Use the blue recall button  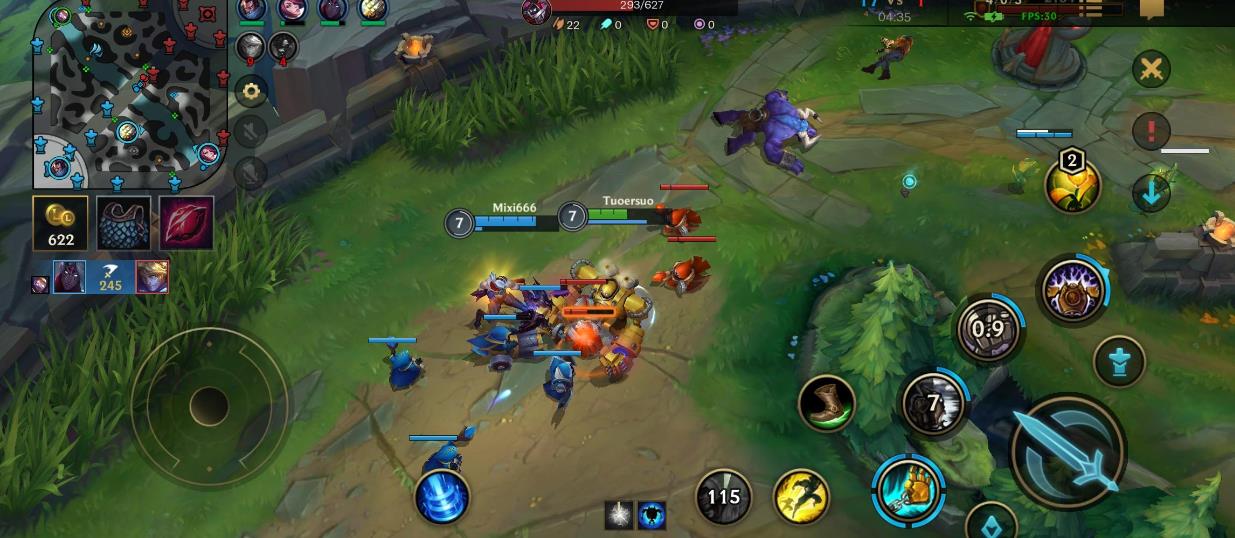[442, 495]
